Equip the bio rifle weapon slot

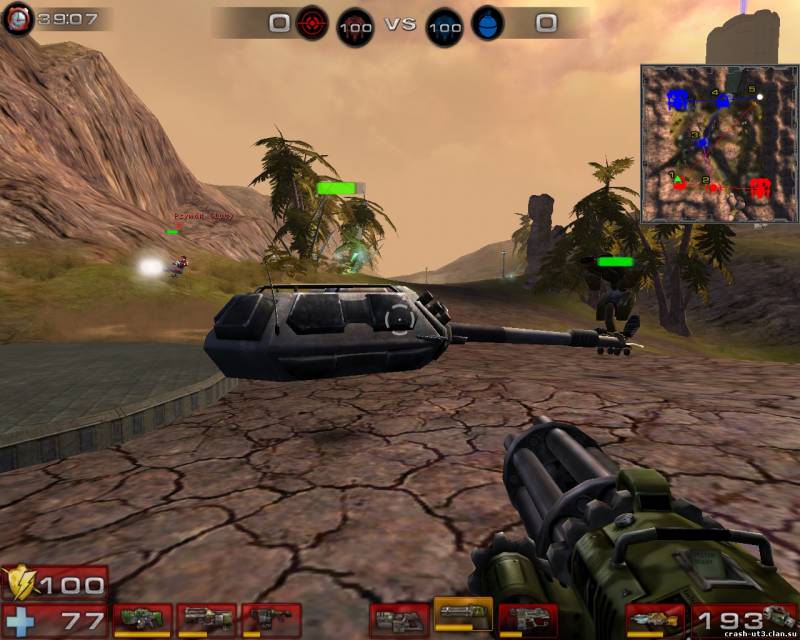click(x=271, y=620)
